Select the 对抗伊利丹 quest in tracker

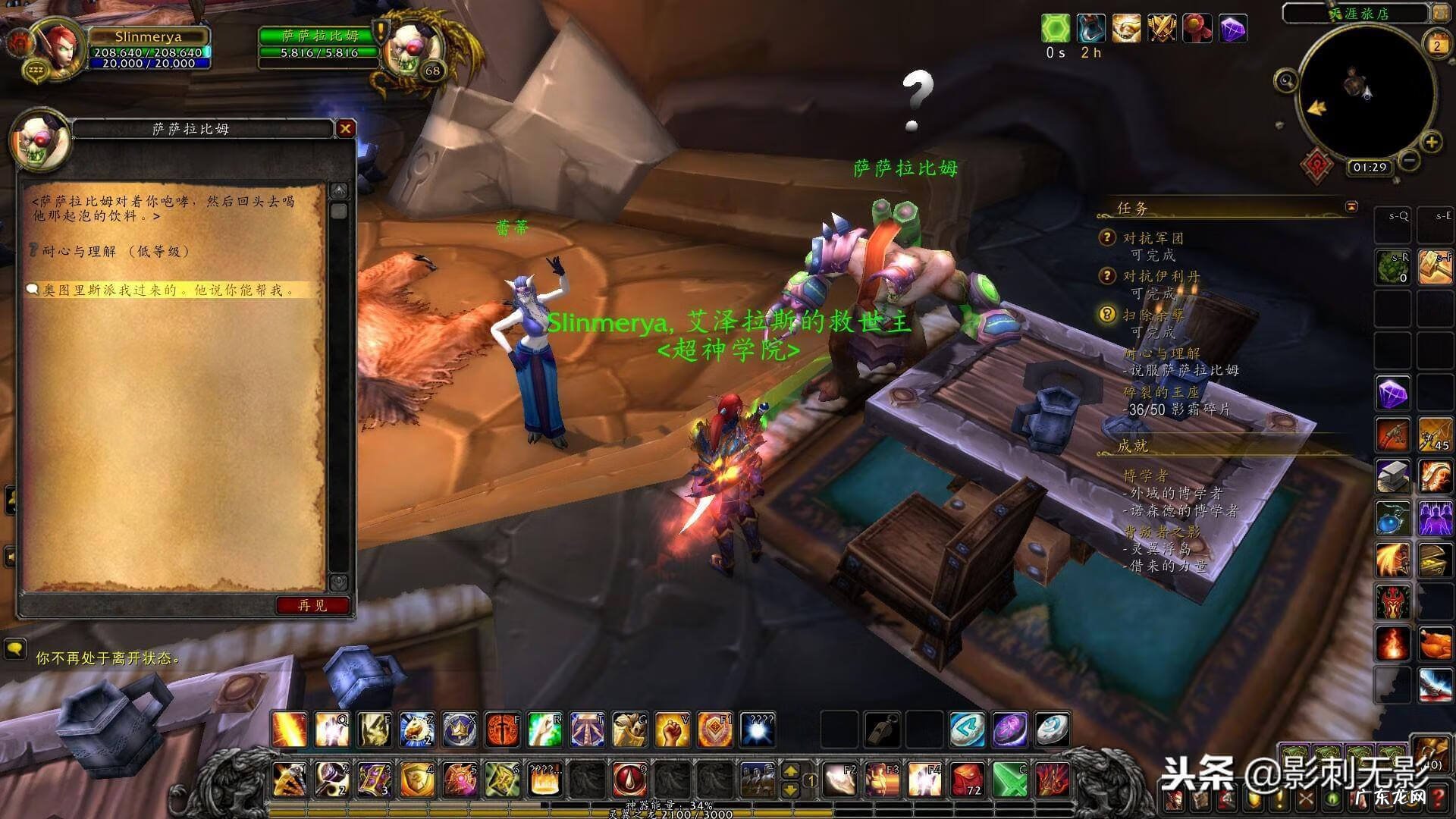1161,276
